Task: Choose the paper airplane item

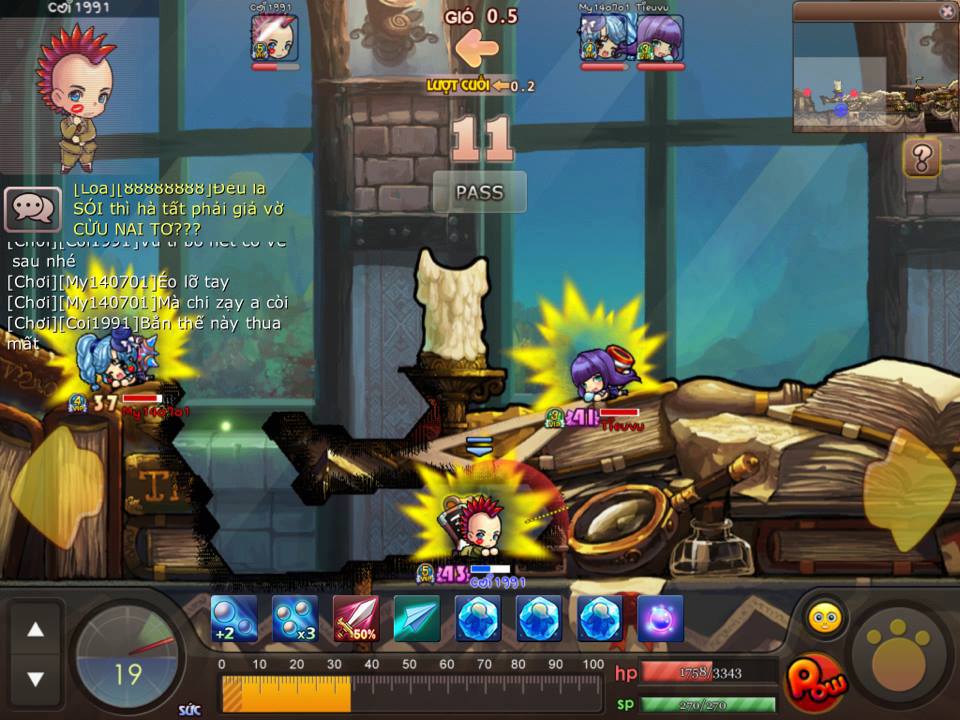Action: point(417,619)
